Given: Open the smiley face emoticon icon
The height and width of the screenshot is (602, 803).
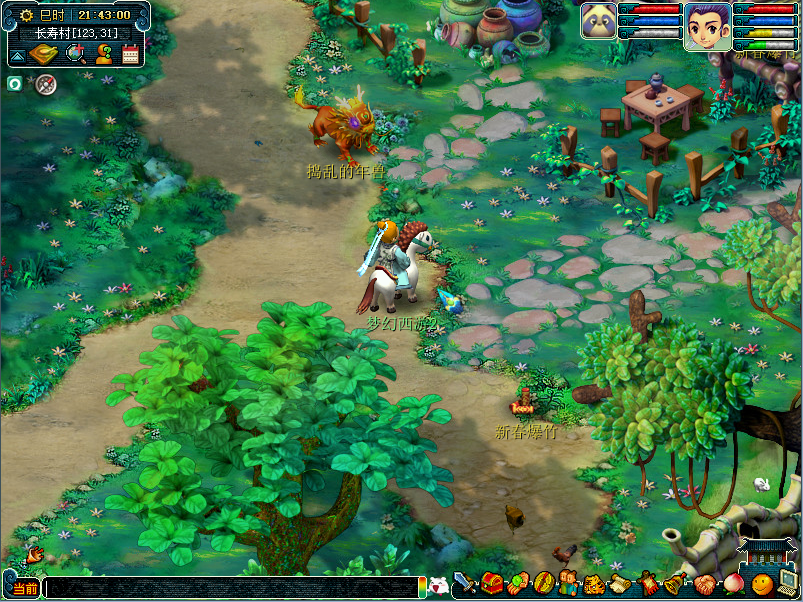Looking at the screenshot, I should pos(761,583).
